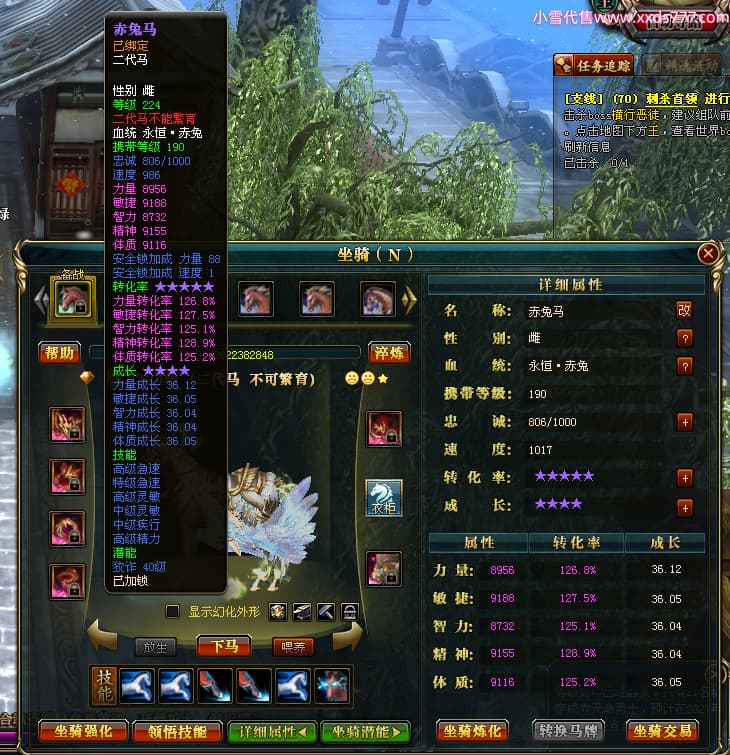Select the 备战 locked mount portrait slot
Viewport: 730px width, 755px height.
(x=73, y=298)
